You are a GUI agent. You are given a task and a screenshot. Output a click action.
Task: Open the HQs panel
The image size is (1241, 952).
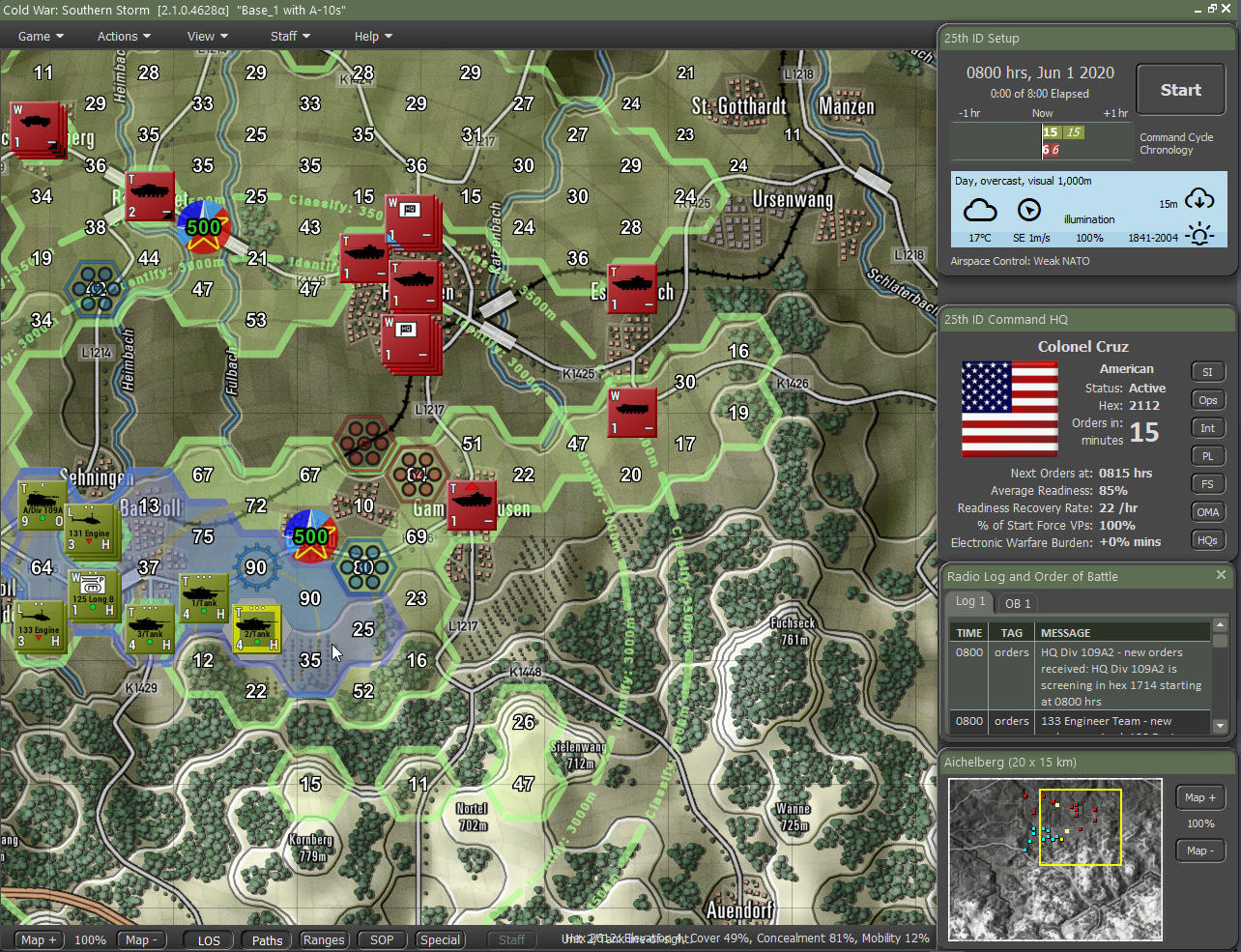click(1207, 540)
